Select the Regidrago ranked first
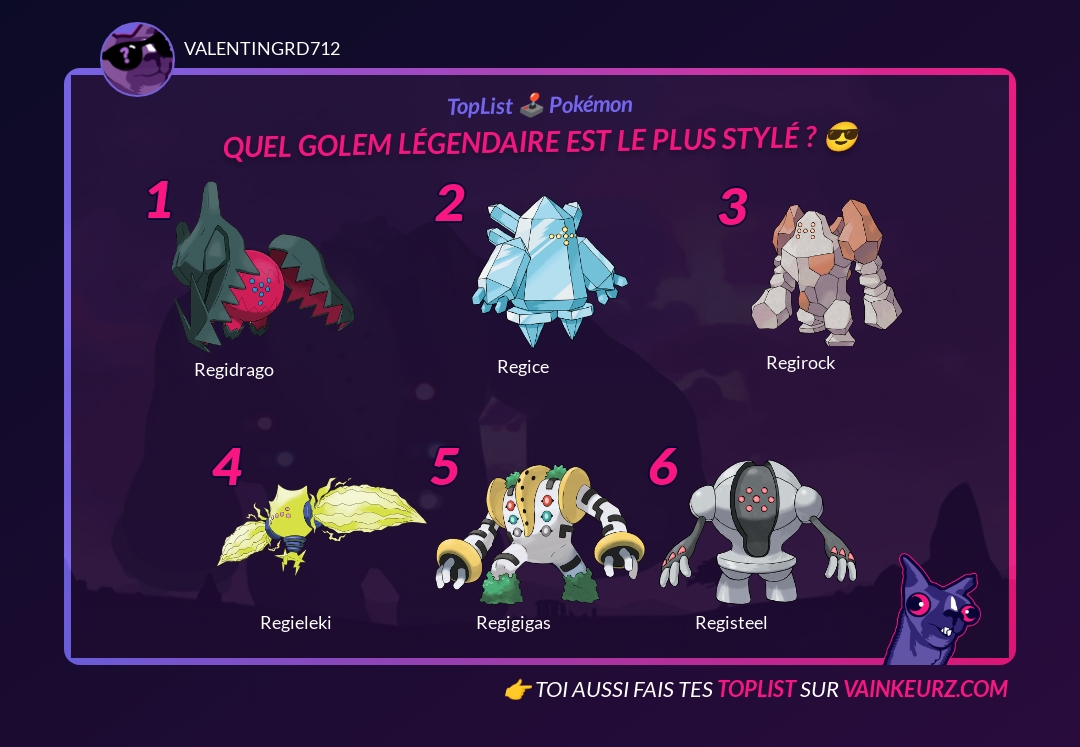Screen dimensions: 1080x747 260,270
